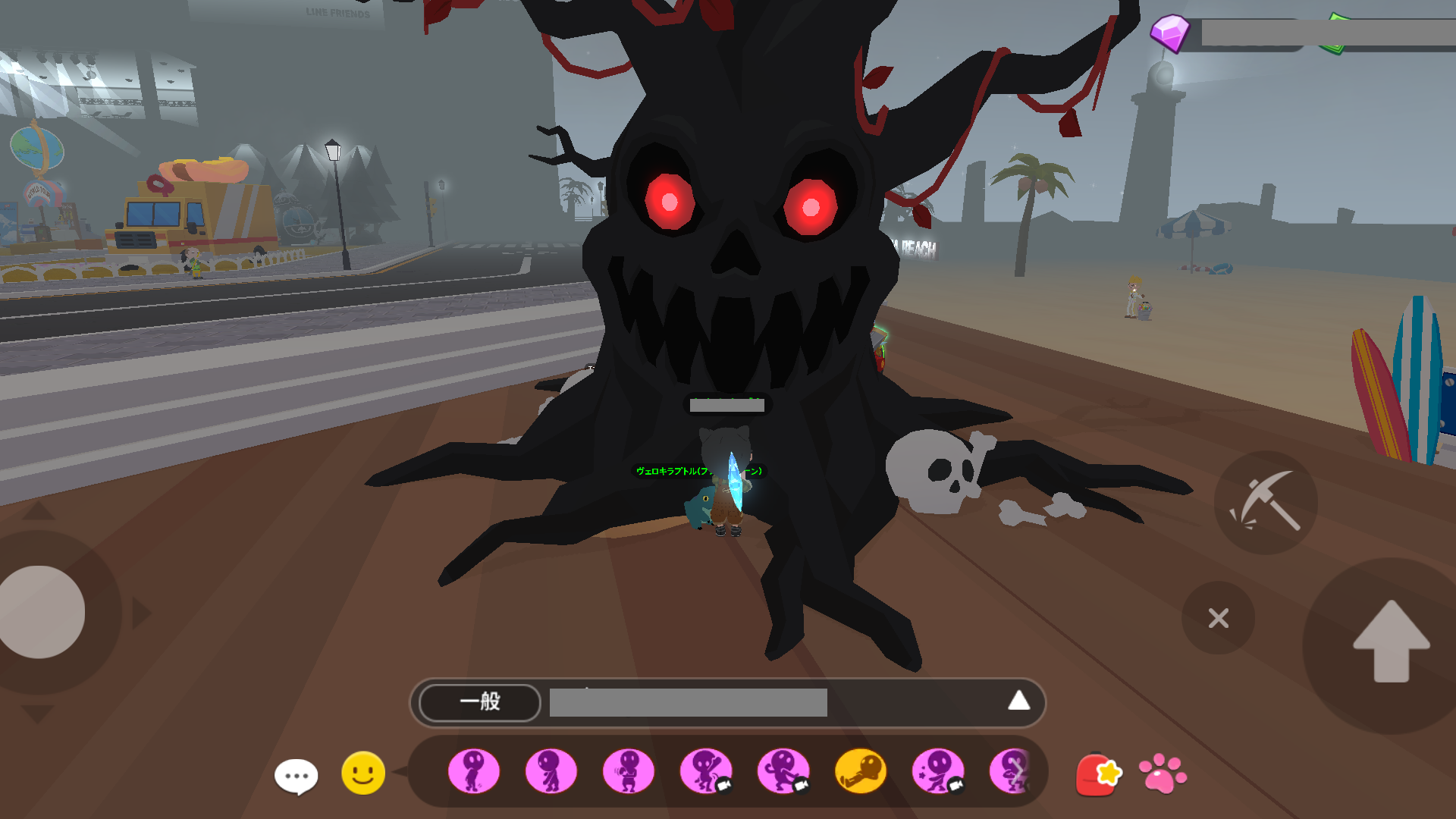Use the first pink standing emote
1456x819 pixels.
474,772
